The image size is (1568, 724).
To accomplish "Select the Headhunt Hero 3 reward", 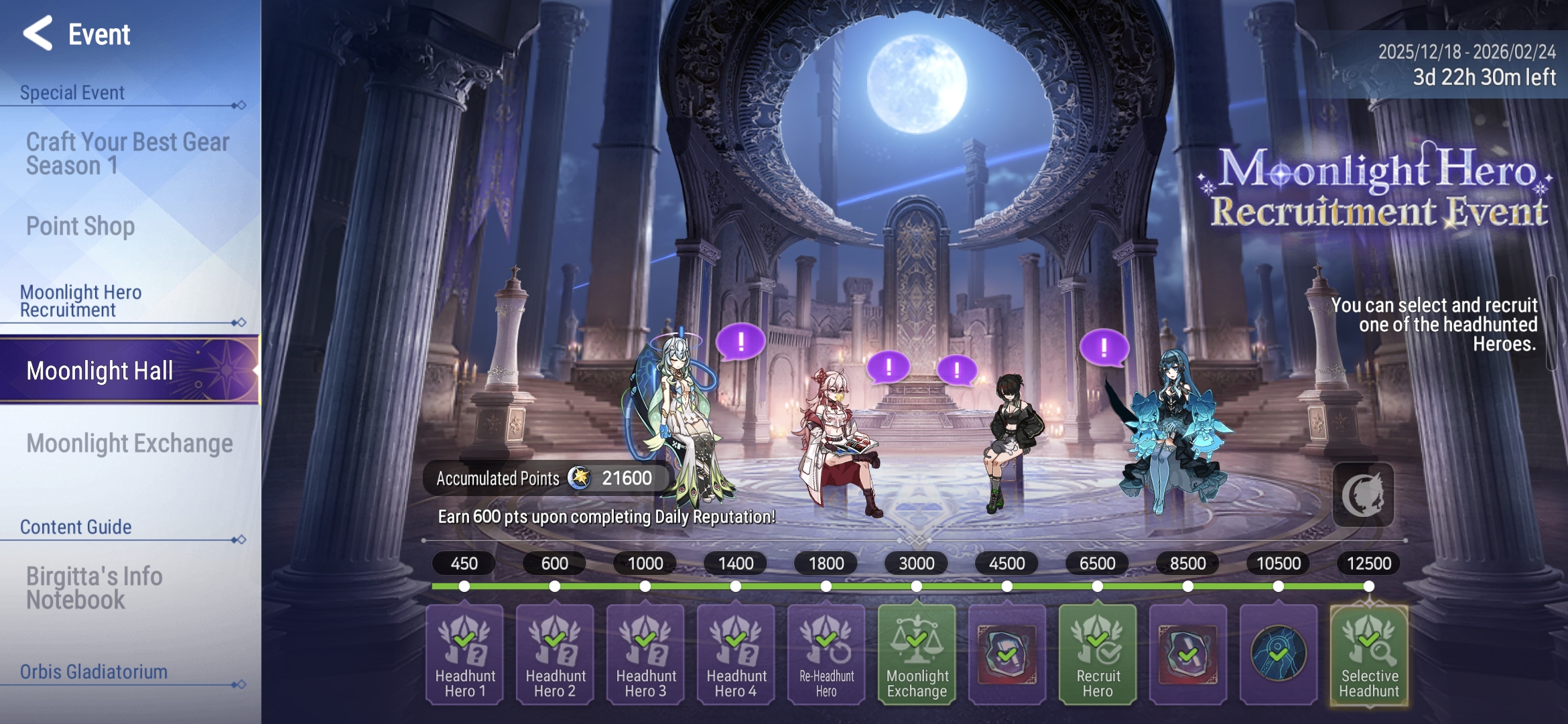I will 645,655.
